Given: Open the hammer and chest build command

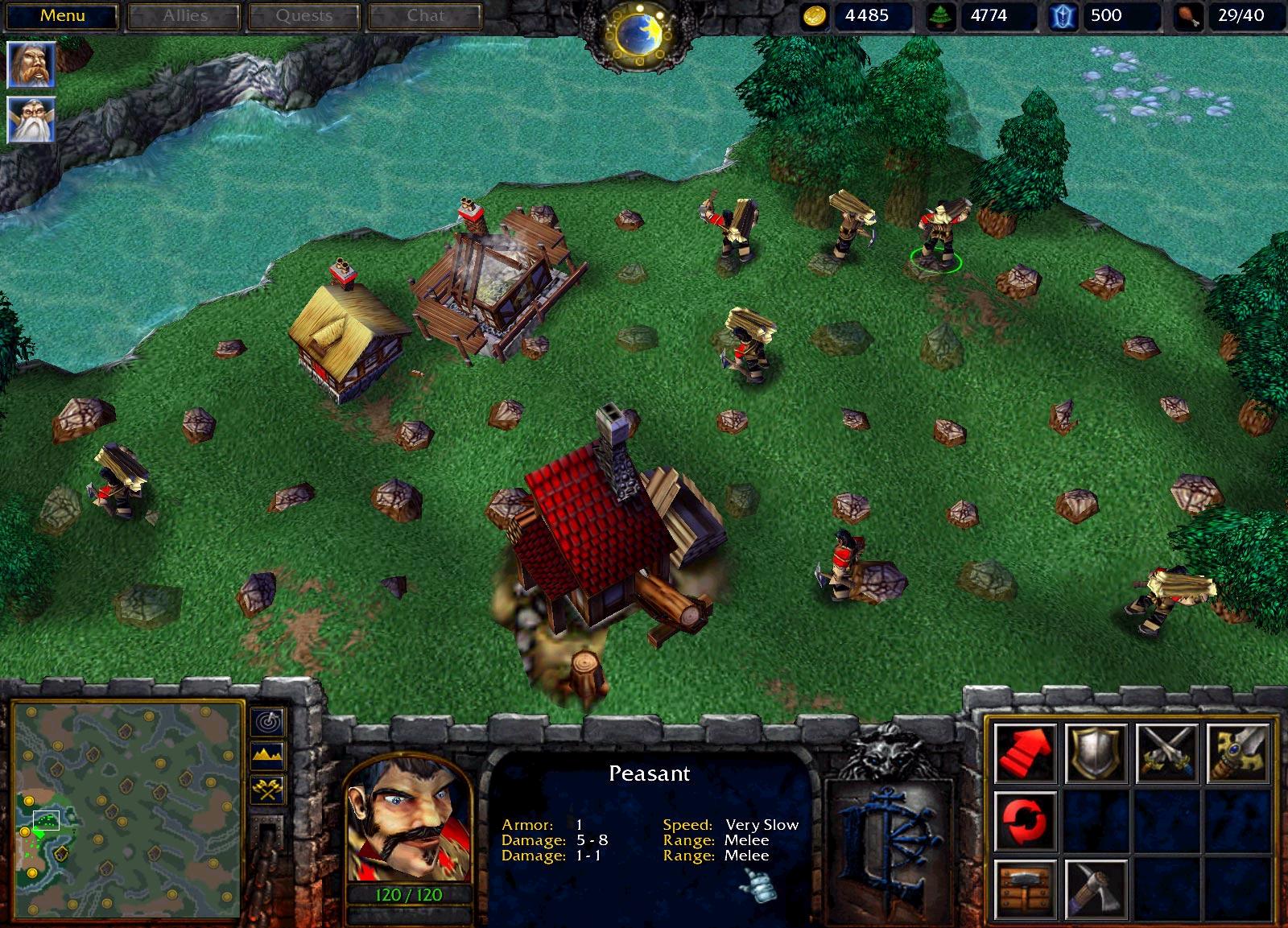Looking at the screenshot, I should [x=1025, y=889].
